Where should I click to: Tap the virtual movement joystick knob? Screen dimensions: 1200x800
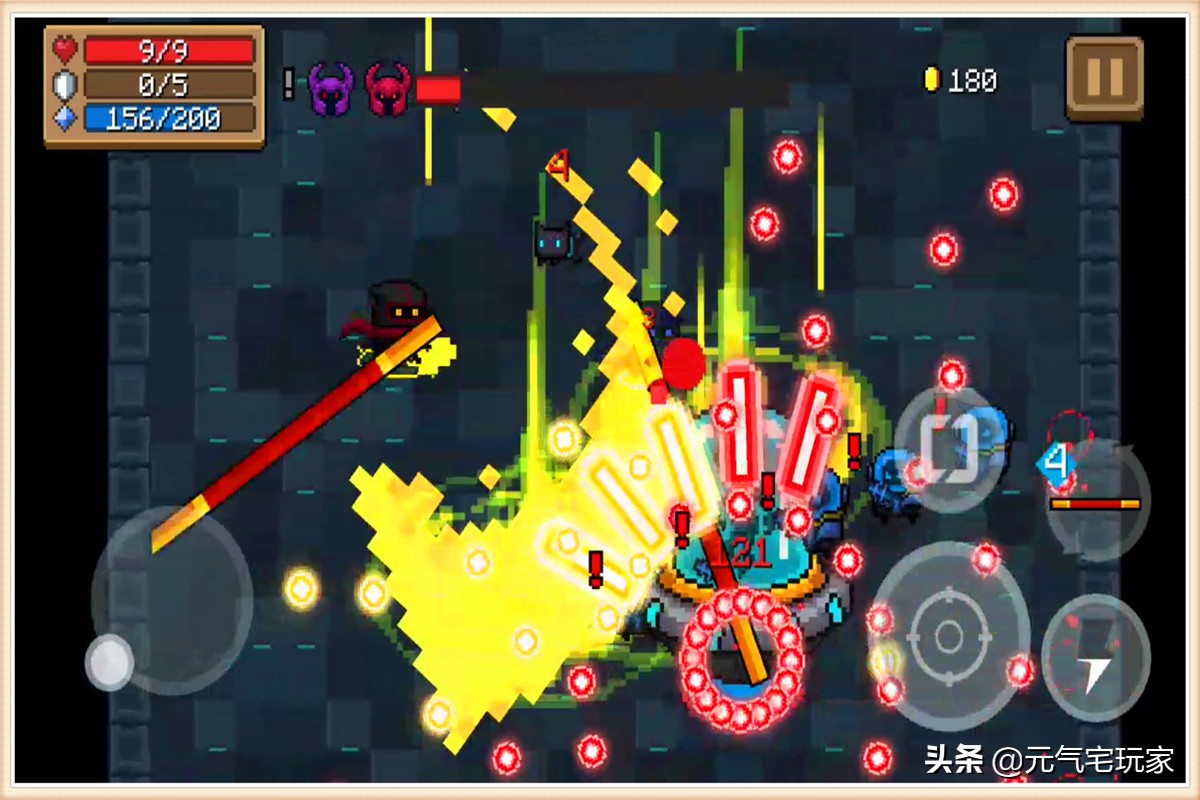coord(109,662)
